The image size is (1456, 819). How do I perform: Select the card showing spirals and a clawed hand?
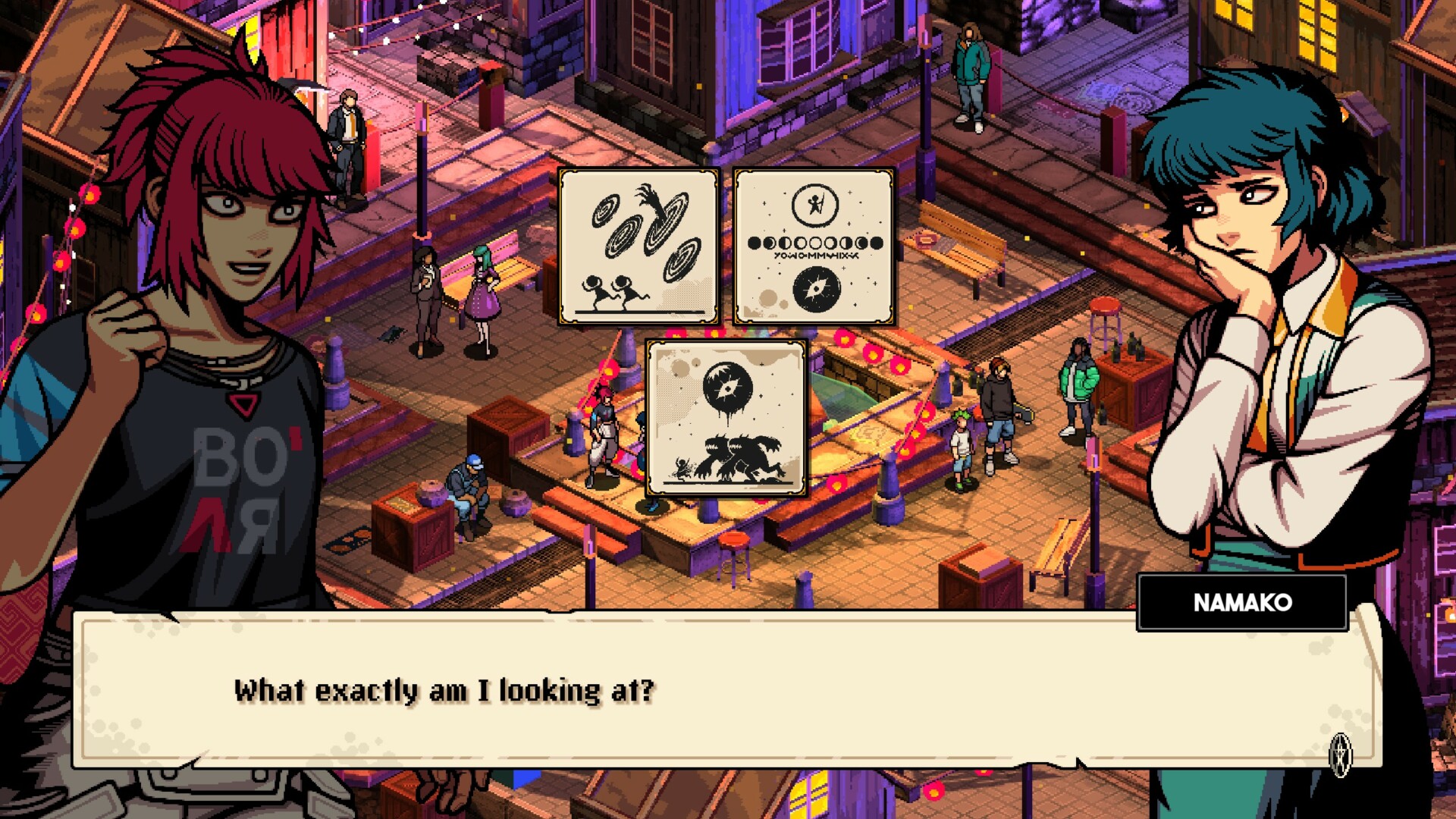tap(639, 247)
